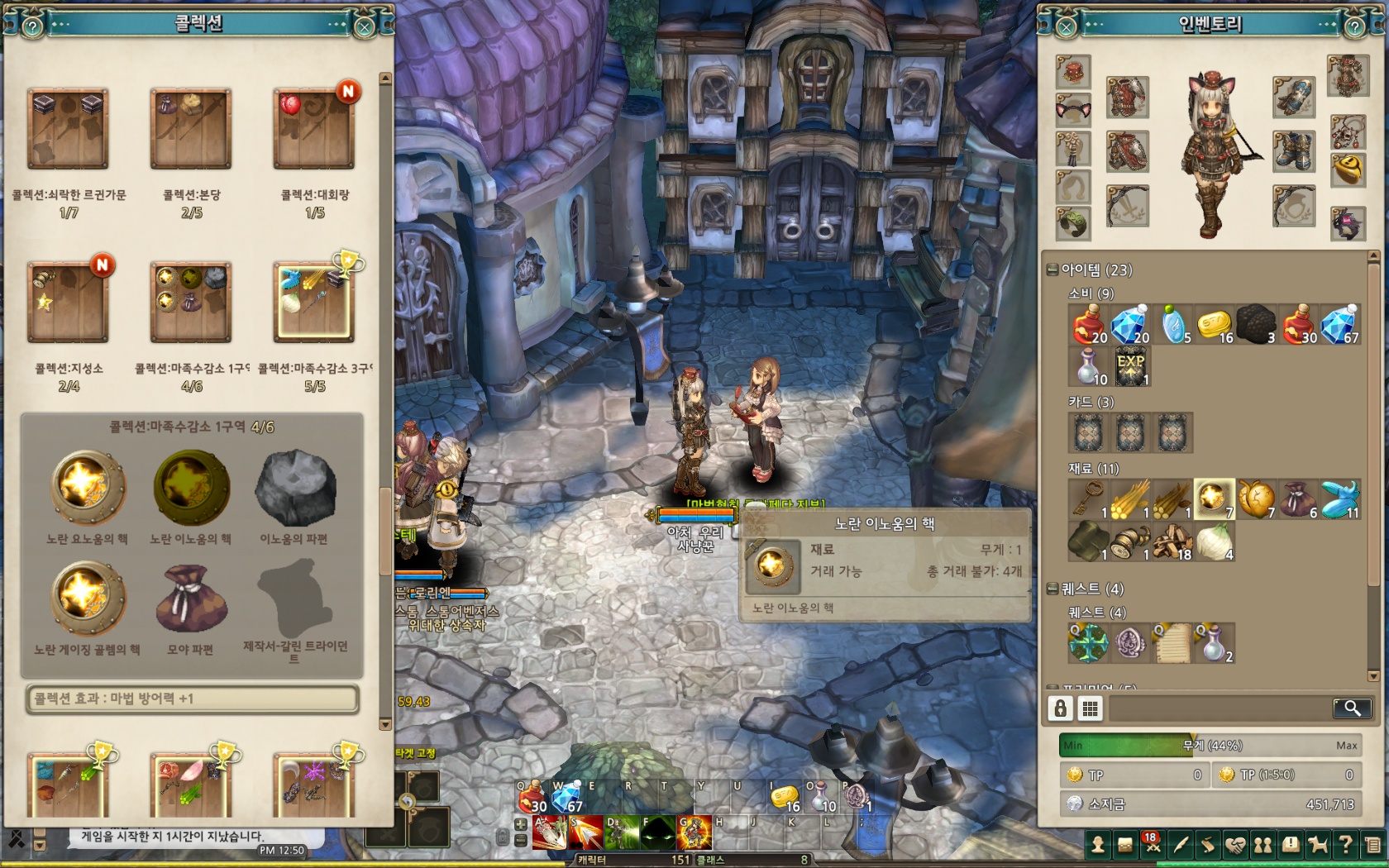
Task: Select the EXP card item in inventory
Action: tap(1131, 366)
